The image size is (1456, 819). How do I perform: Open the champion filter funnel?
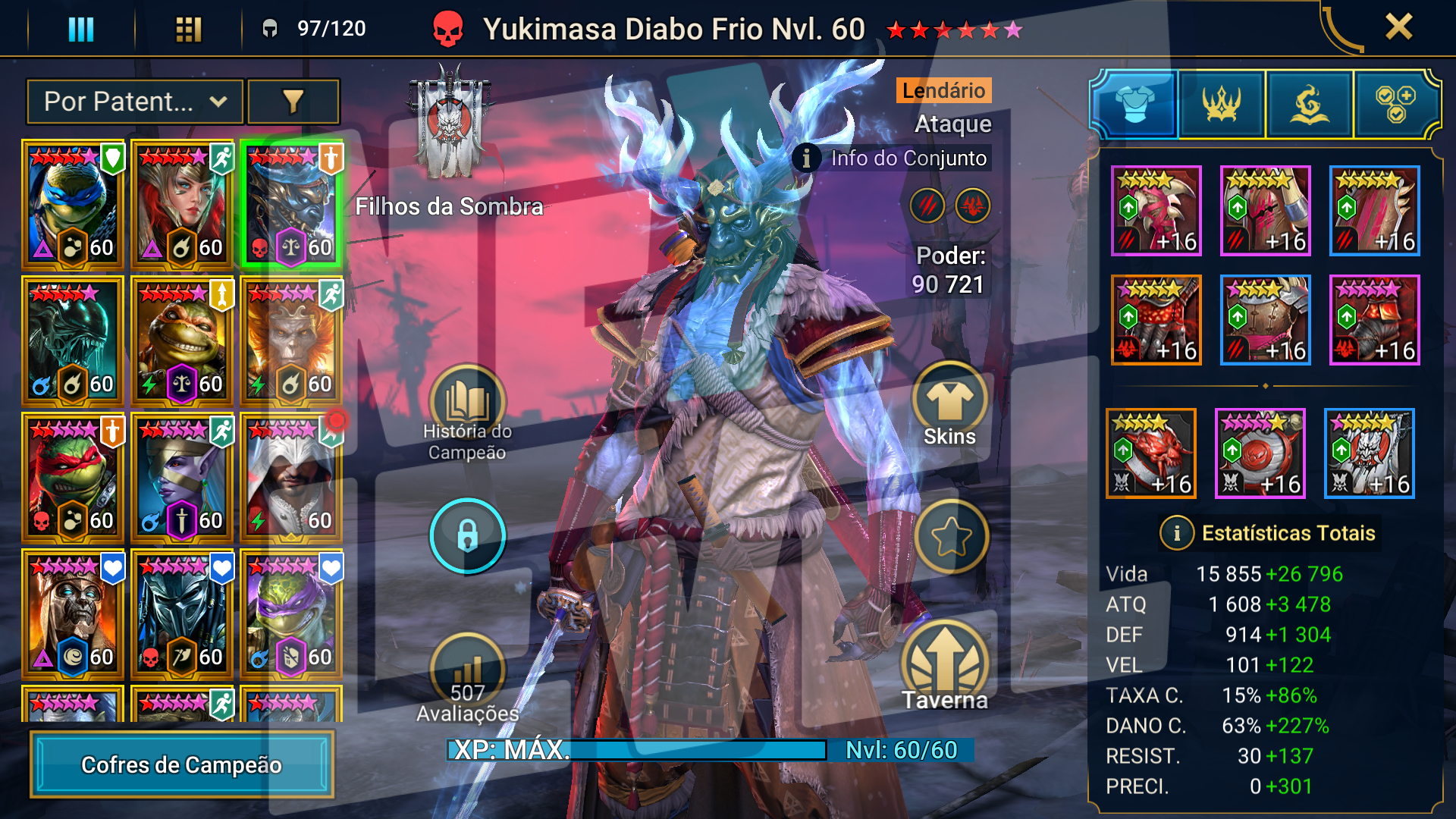click(293, 102)
